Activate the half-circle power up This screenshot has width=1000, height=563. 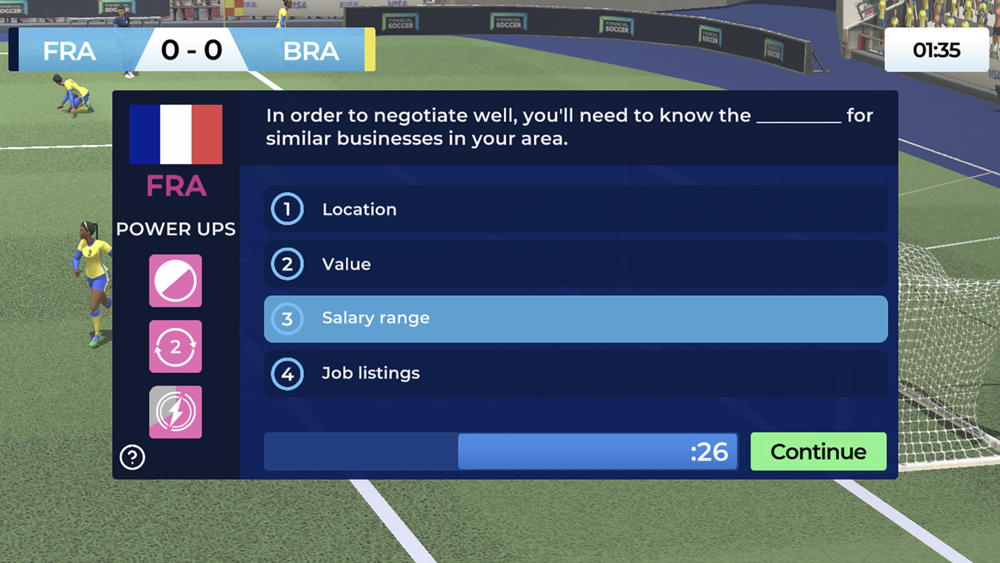(176, 281)
